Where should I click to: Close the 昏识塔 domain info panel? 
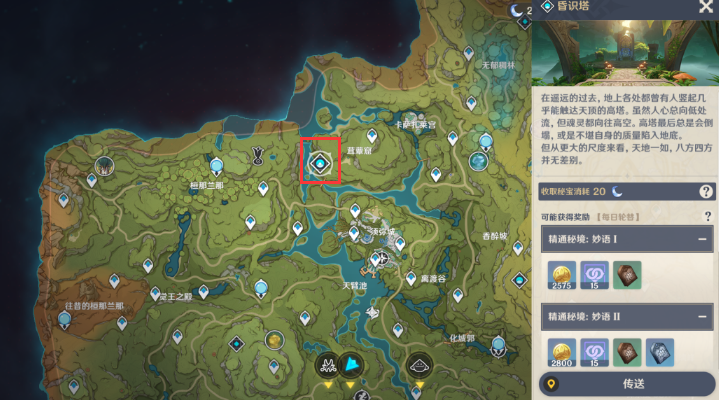(x=705, y=8)
